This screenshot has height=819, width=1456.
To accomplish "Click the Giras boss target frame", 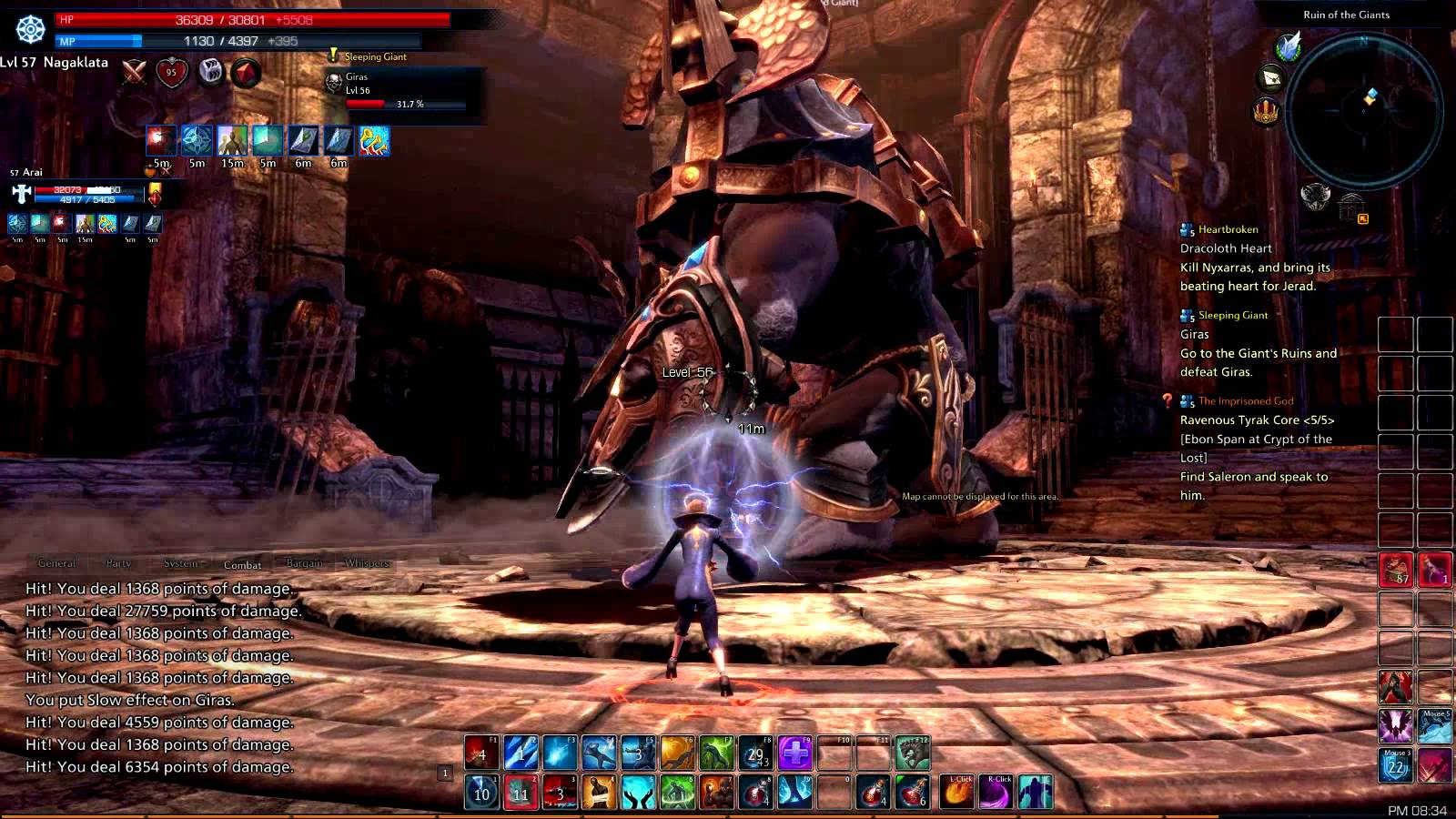I will (x=400, y=91).
